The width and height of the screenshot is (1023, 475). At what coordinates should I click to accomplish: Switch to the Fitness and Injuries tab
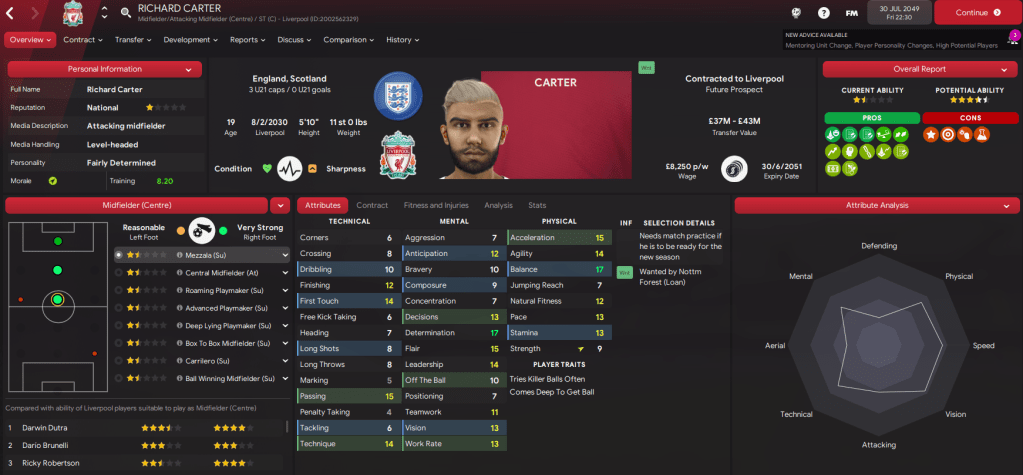(x=436, y=205)
